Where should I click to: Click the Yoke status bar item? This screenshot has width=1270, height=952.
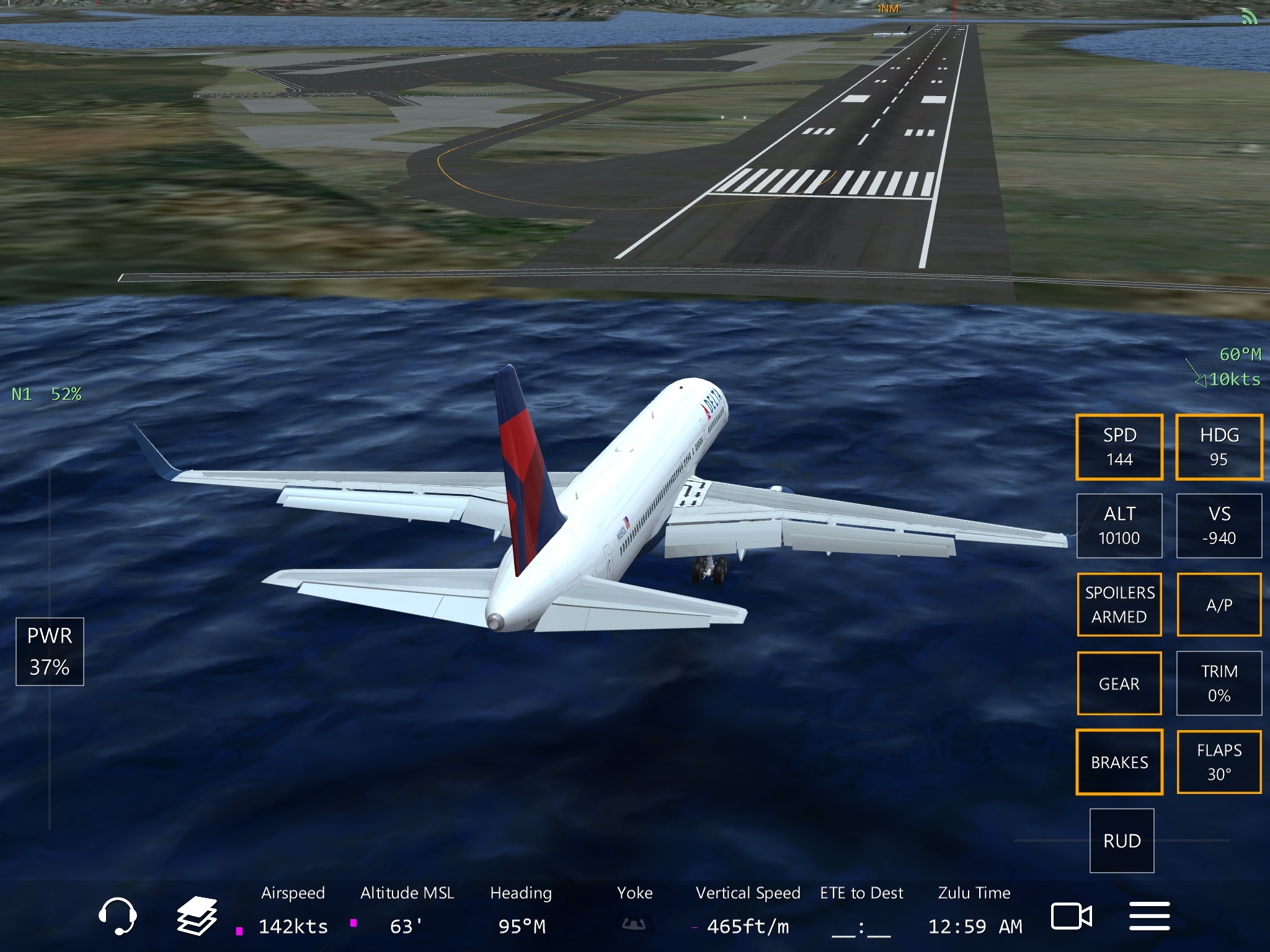634,910
